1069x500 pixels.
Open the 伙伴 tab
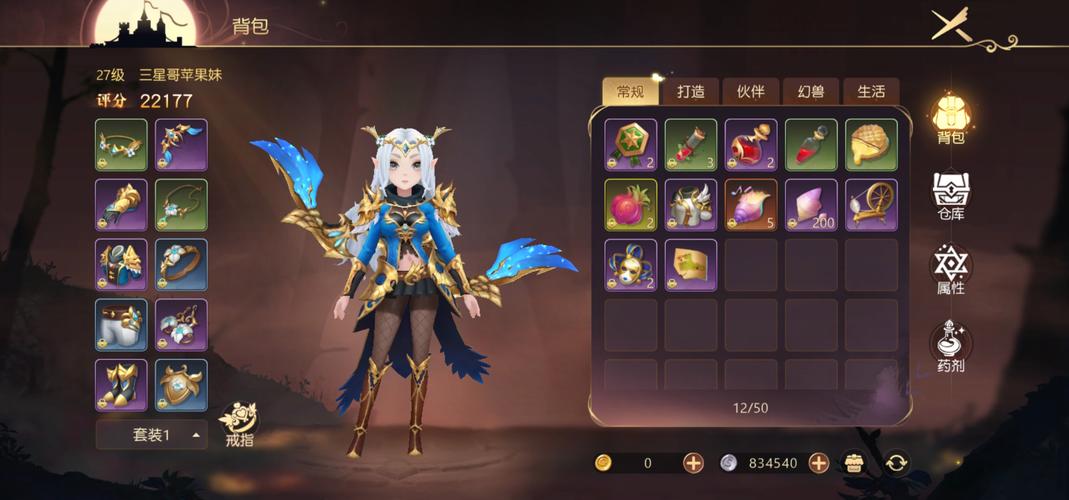point(750,92)
